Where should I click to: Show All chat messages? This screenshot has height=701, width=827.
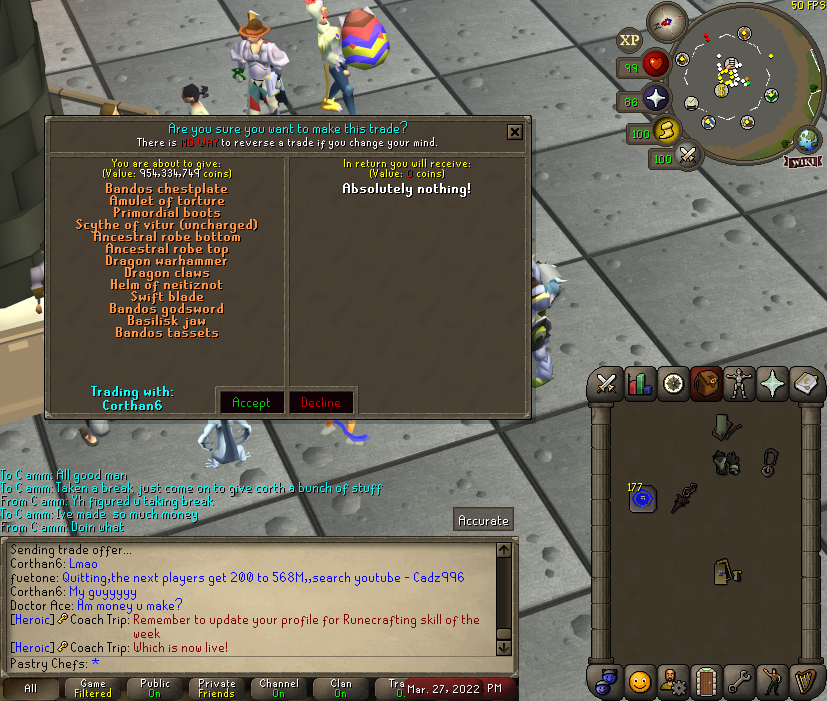[30, 688]
